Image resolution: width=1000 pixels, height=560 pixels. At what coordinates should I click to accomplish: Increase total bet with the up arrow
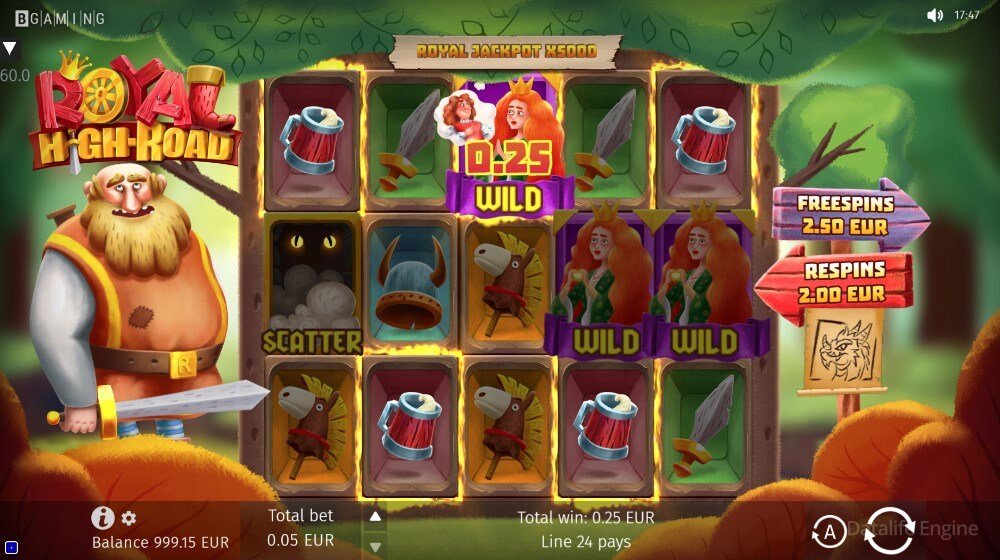375,517
